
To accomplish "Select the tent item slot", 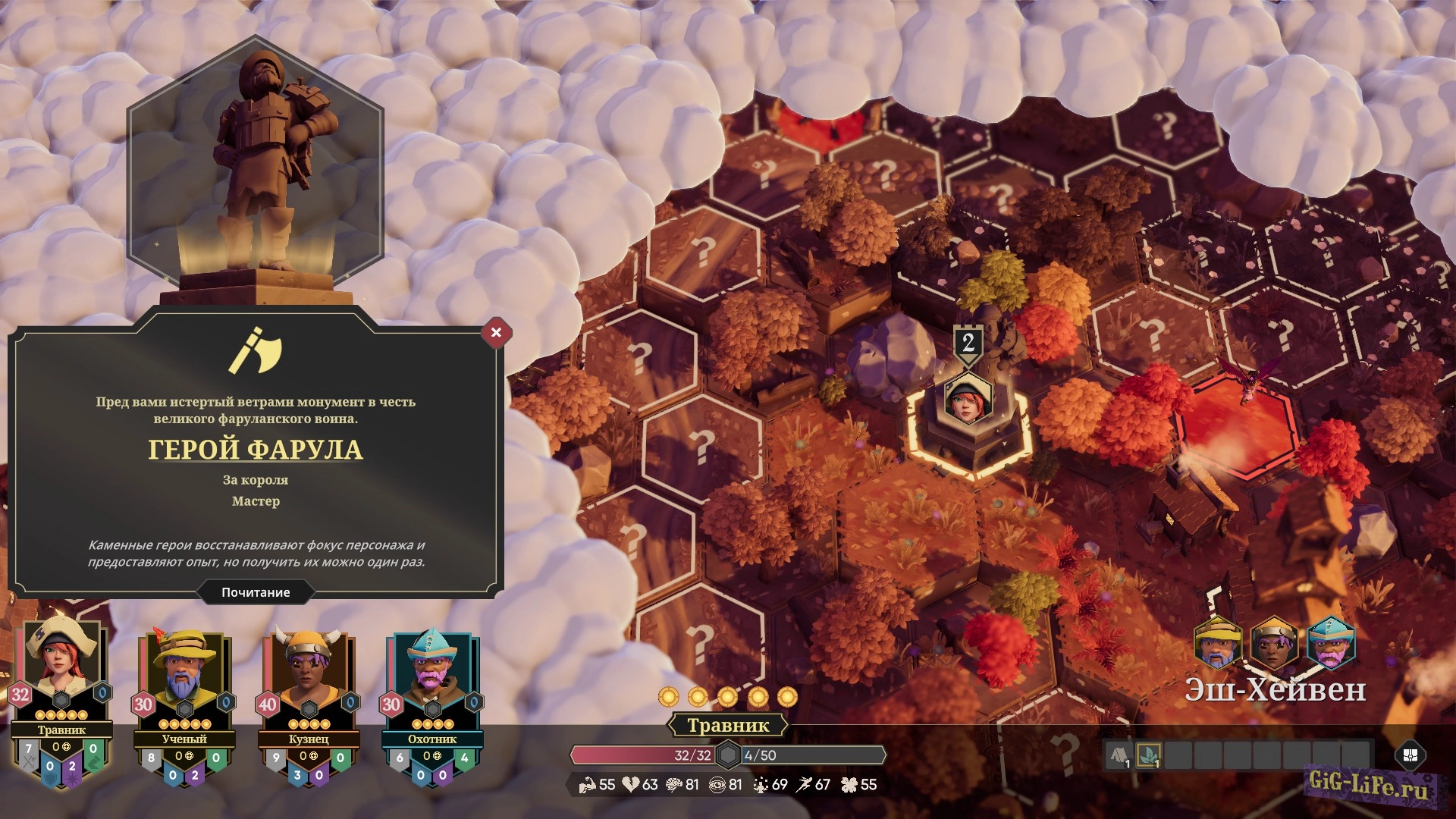I will tap(1119, 755).
